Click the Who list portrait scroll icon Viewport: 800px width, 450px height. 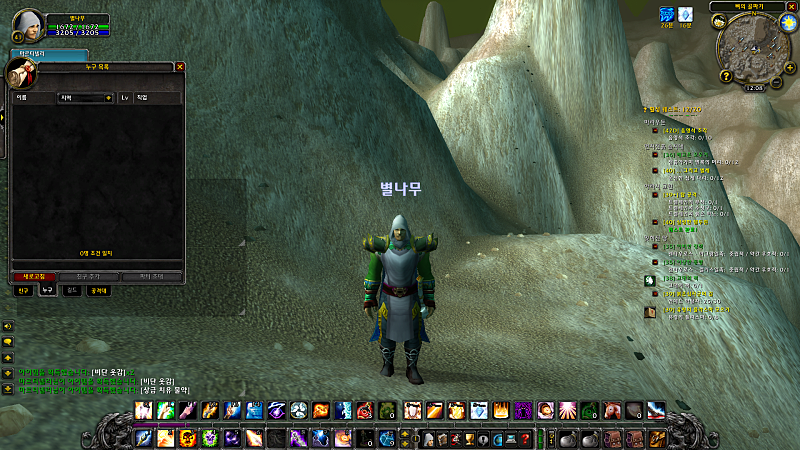(x=18, y=74)
